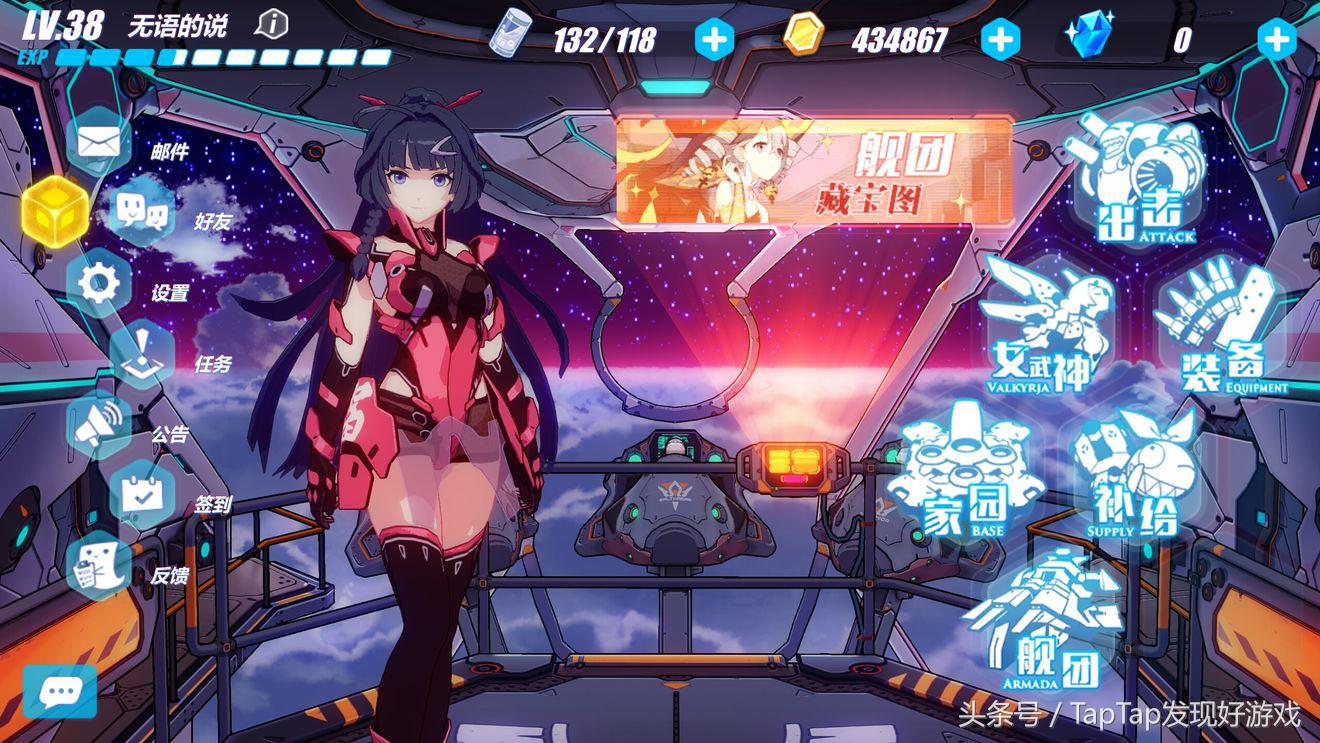Image resolution: width=1320 pixels, height=743 pixels.
Task: Open the 邮件 mail inbox
Action: click(99, 142)
